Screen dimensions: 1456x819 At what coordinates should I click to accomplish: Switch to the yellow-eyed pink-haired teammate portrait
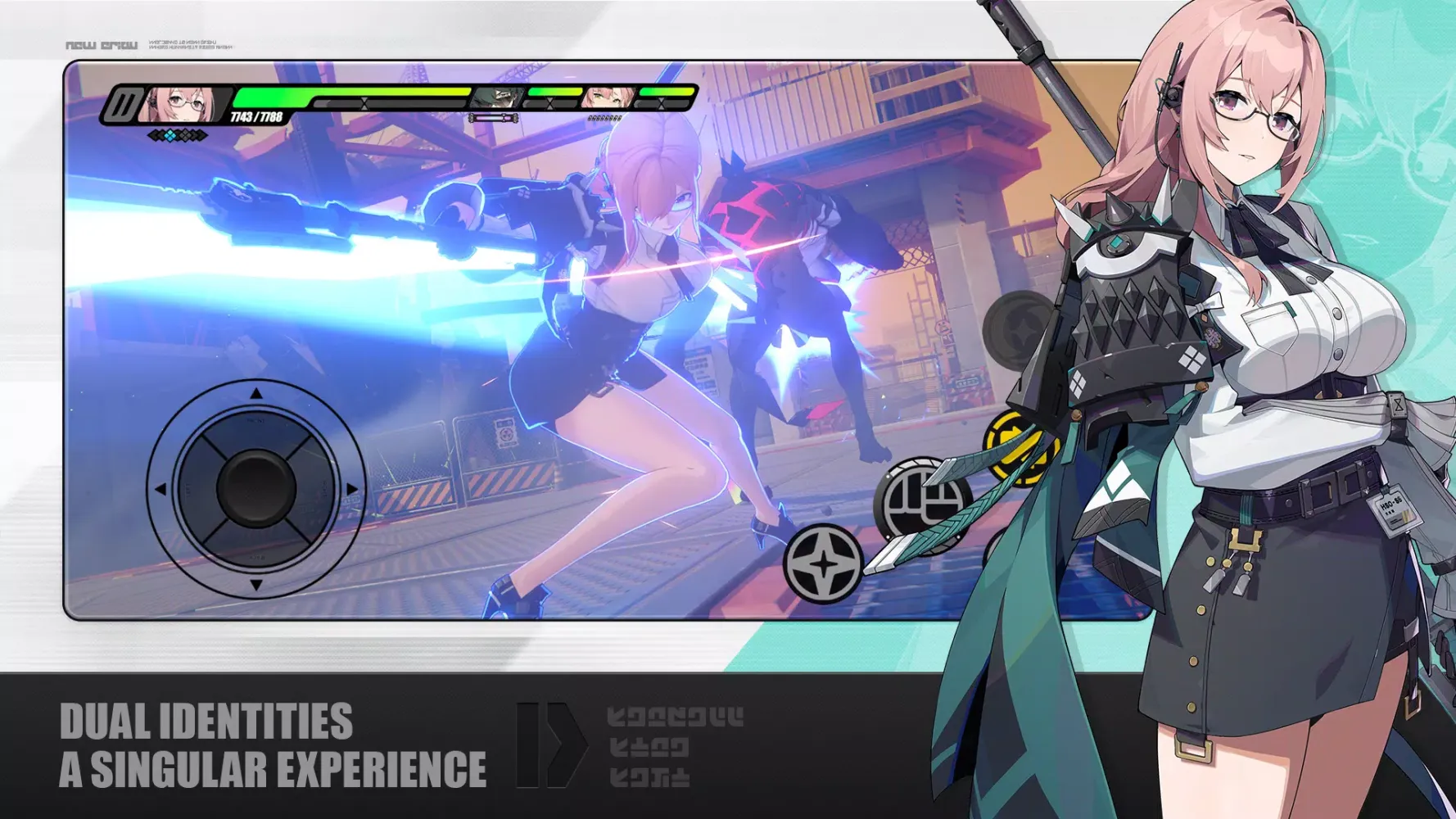(x=607, y=98)
